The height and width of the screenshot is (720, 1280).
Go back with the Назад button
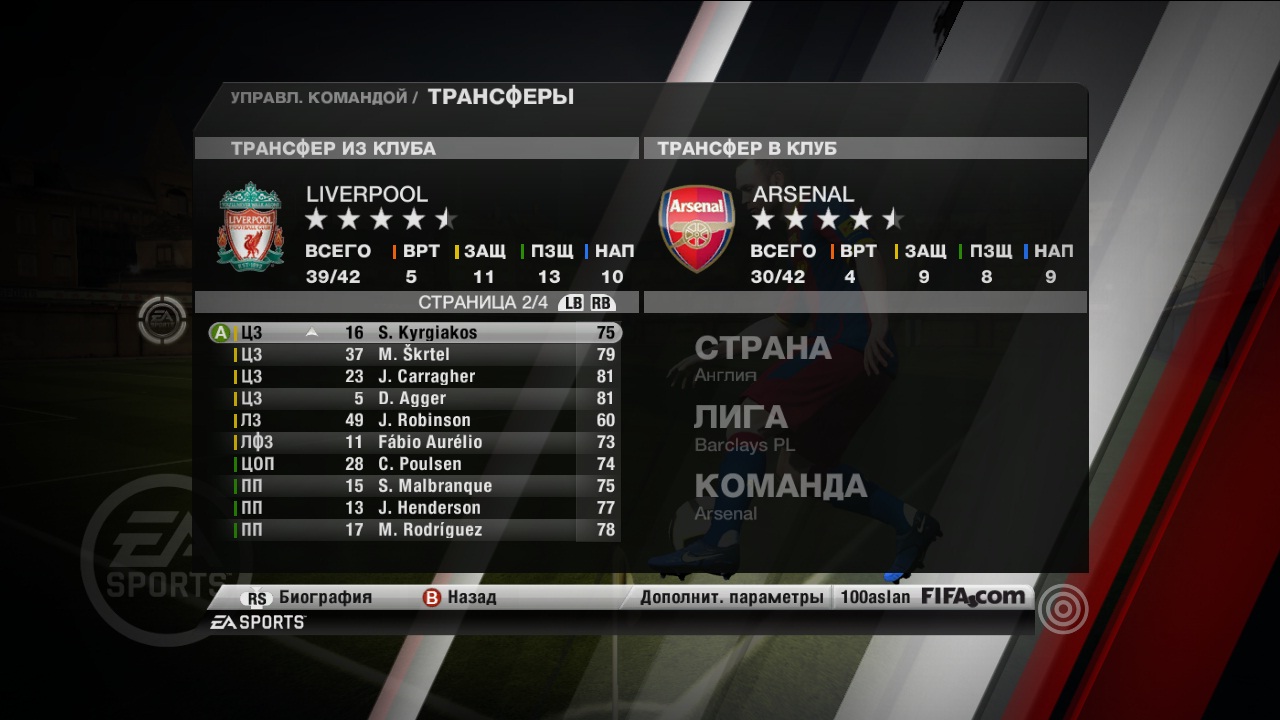[460, 598]
